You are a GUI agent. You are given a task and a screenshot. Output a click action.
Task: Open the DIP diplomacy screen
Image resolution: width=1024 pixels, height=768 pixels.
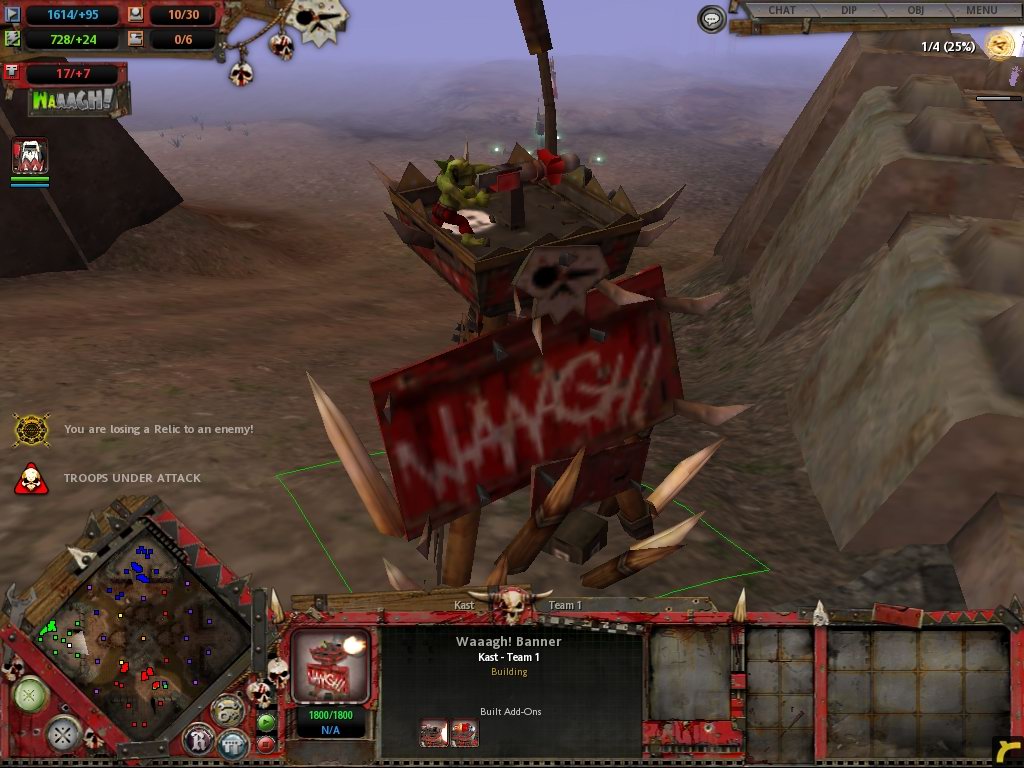coord(849,11)
